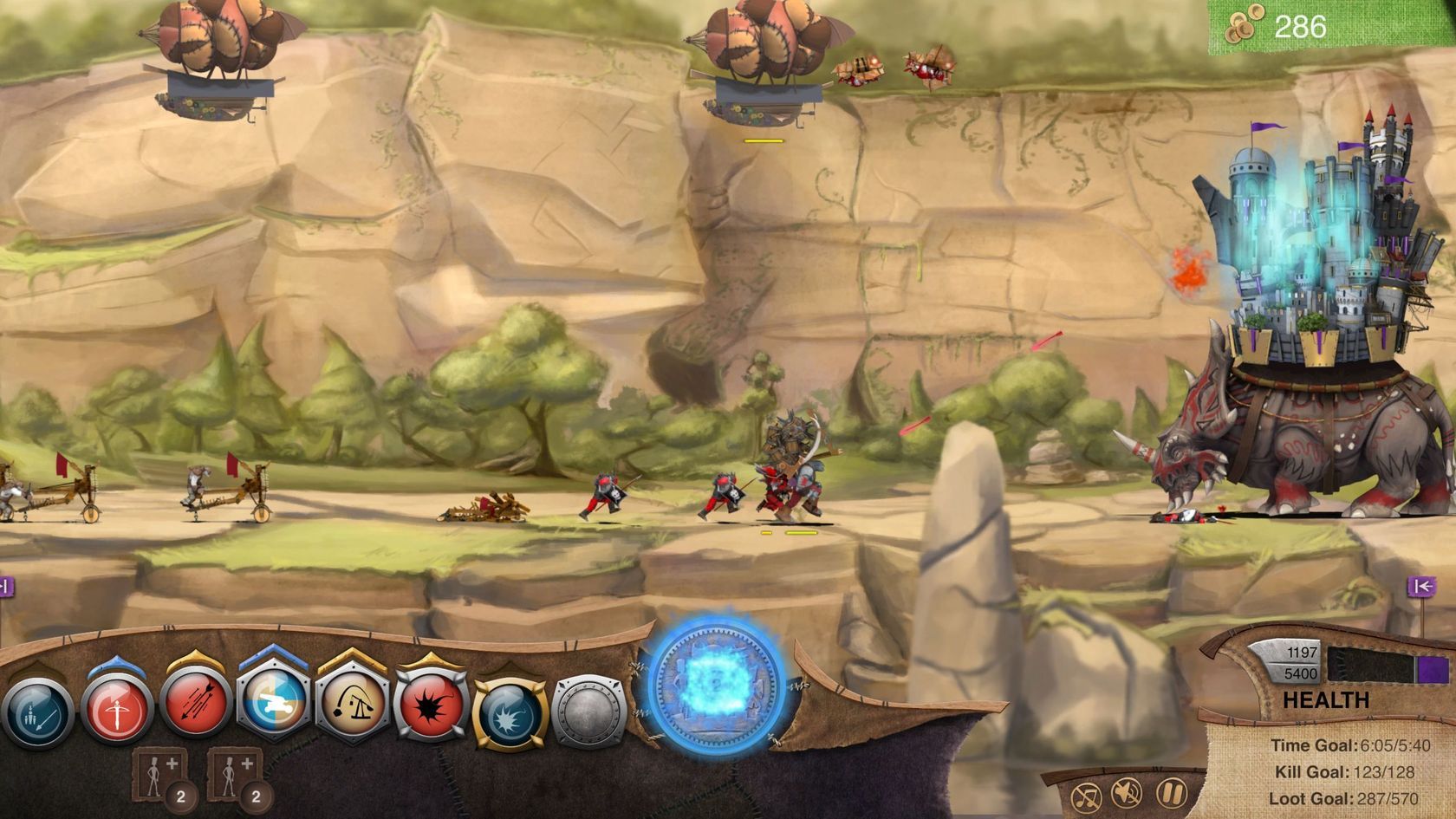Choose the cannon ability icon

pos(274,704)
